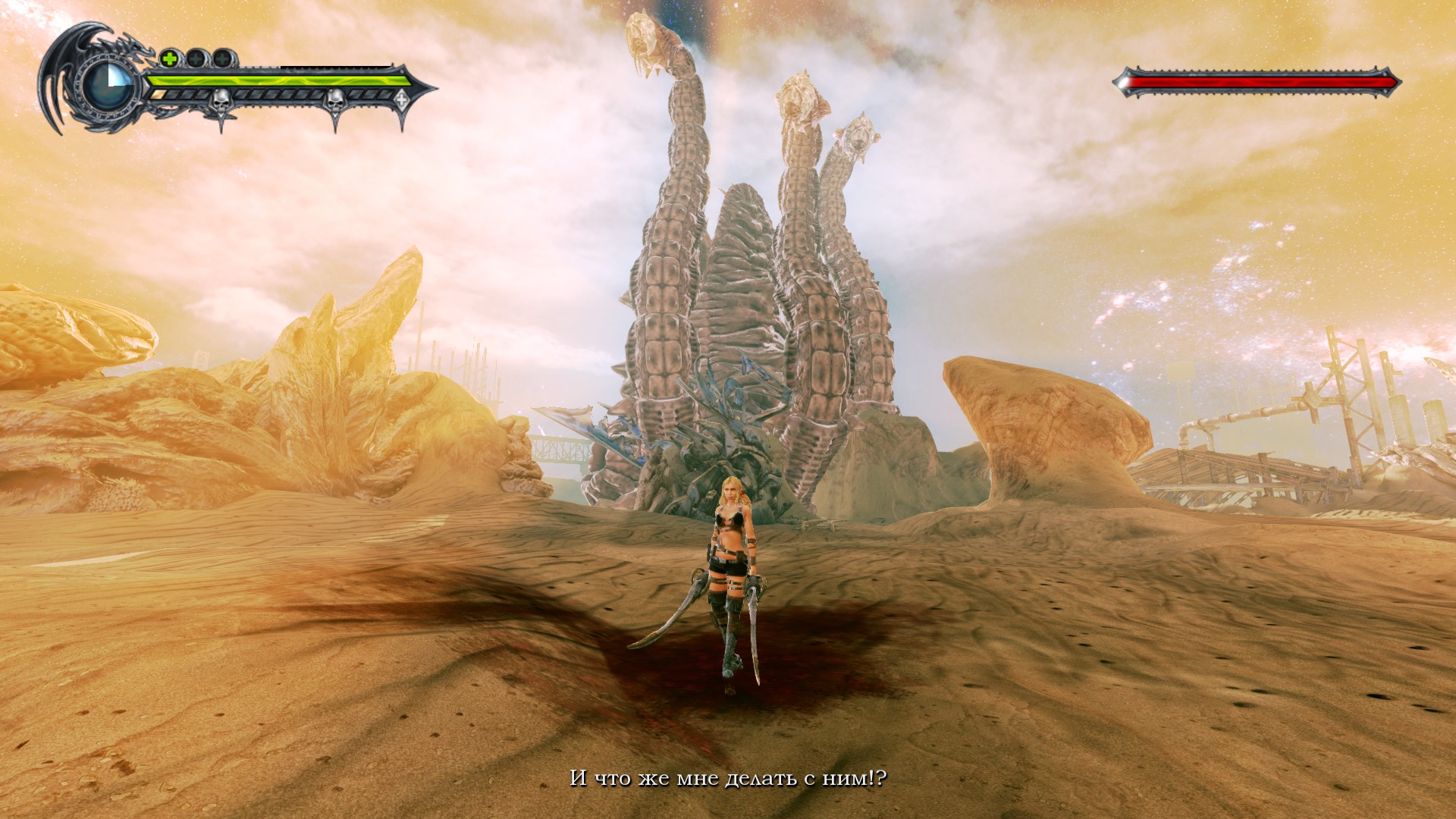Click the lit green plus healing charge
The width and height of the screenshot is (1456, 819).
(x=169, y=58)
